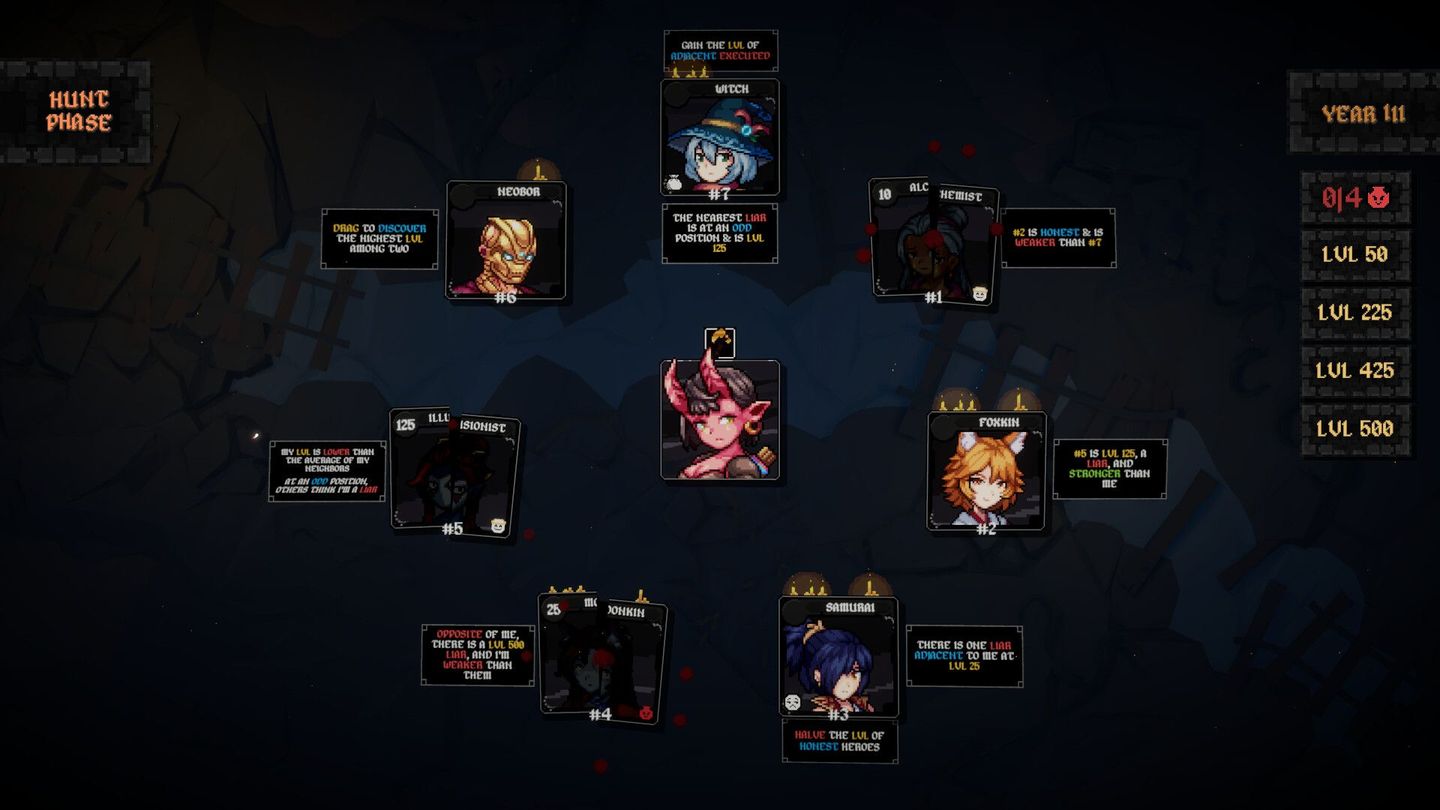Viewport: 1440px width, 810px height.
Task: Select the Hunt Phase banner
Action: tap(78, 110)
